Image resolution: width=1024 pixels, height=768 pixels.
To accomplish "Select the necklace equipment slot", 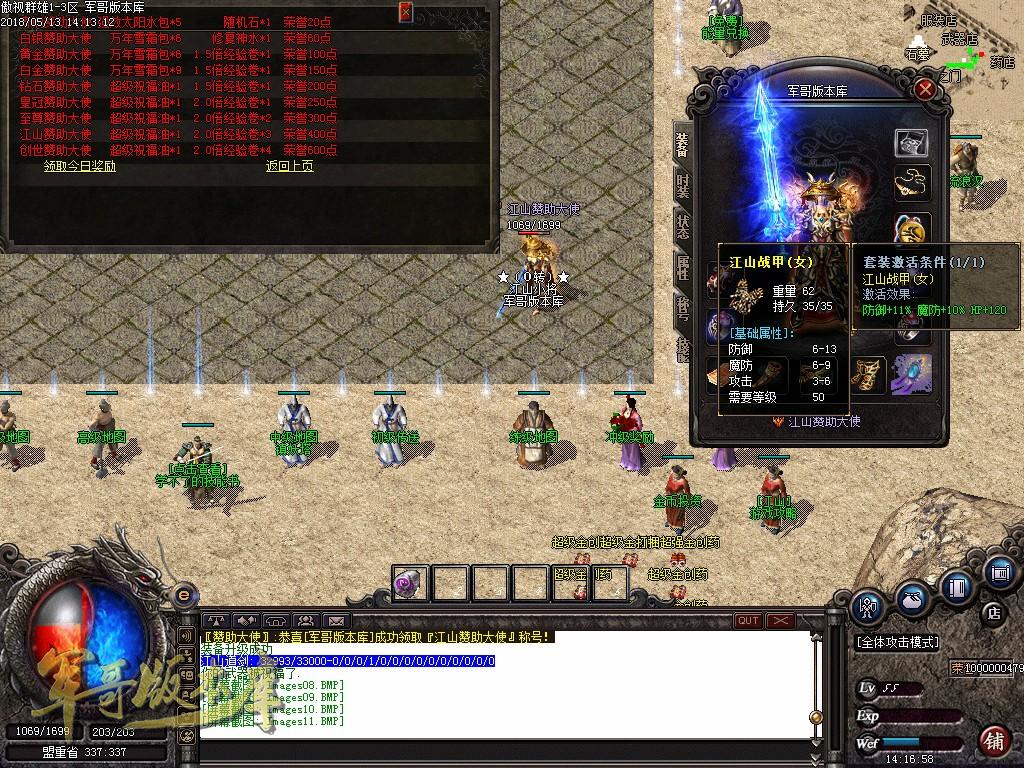I will point(911,183).
